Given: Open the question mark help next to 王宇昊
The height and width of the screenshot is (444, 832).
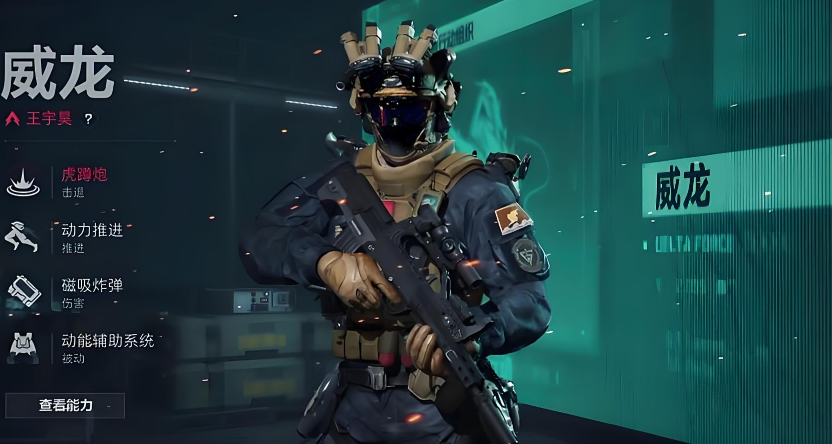Looking at the screenshot, I should point(88,119).
